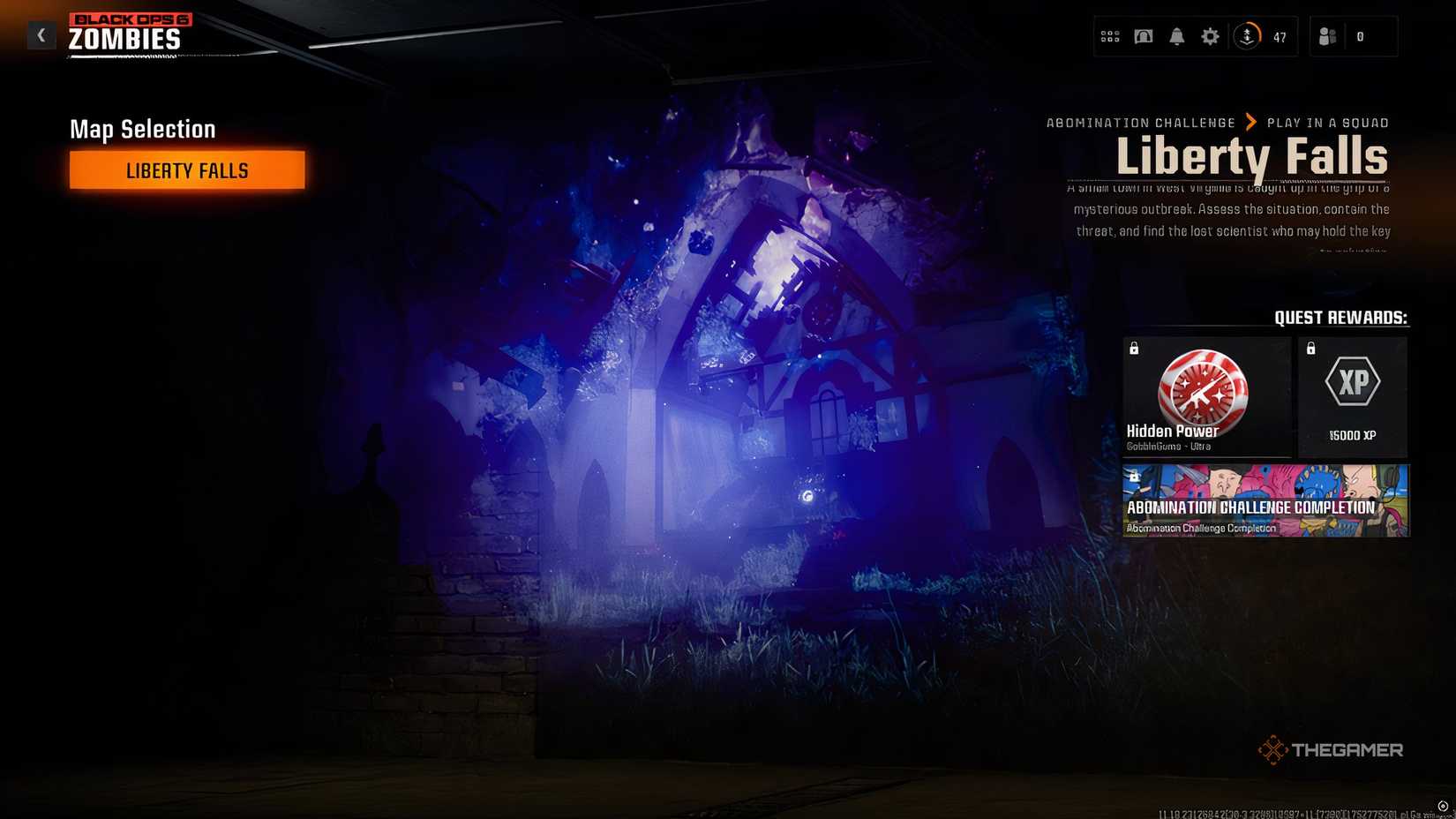Select the Liberty Falls map button
Image resolution: width=1456 pixels, height=819 pixels.
(186, 169)
